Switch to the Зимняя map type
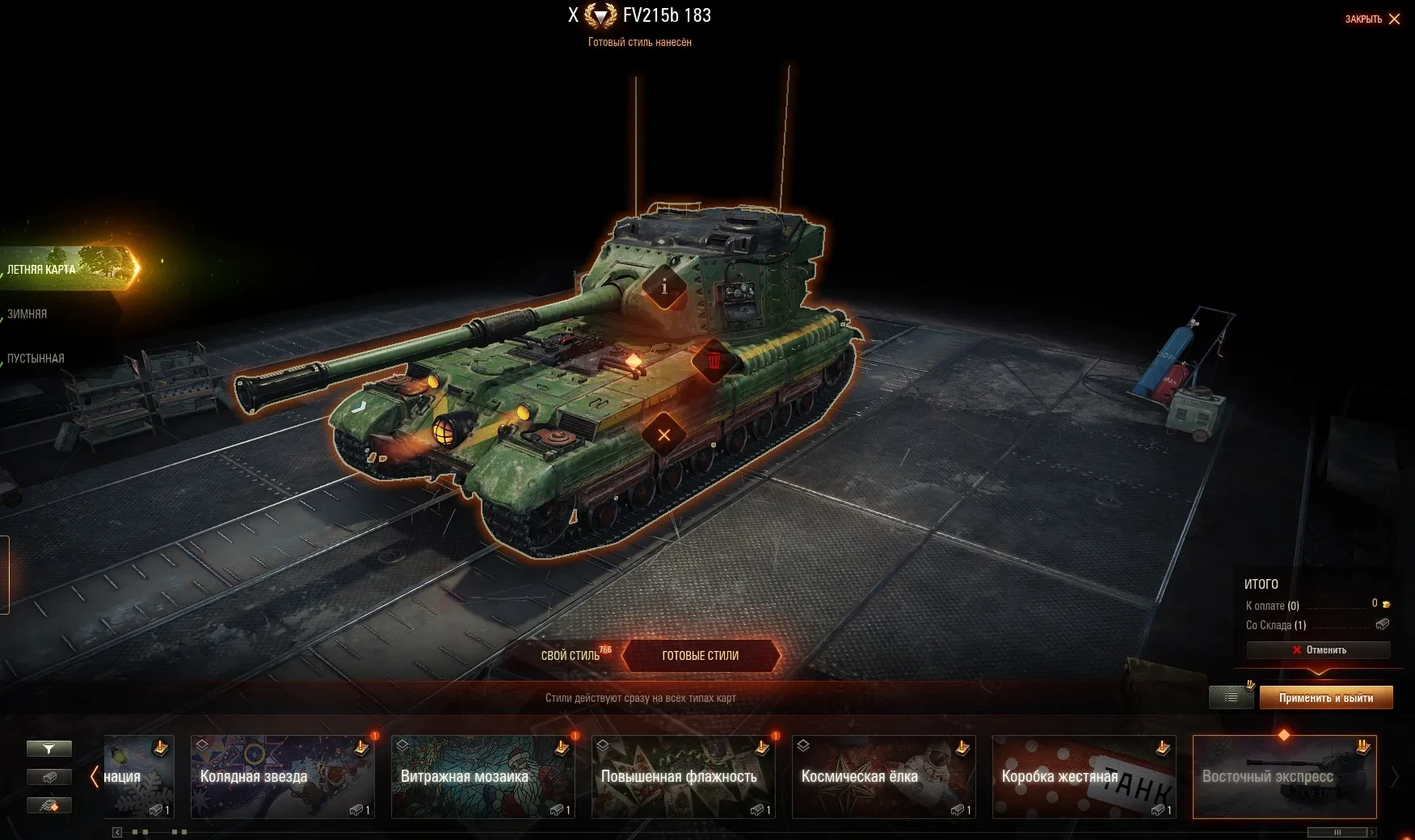Screen dimensions: 1415x840 pyautogui.click(x=28, y=314)
